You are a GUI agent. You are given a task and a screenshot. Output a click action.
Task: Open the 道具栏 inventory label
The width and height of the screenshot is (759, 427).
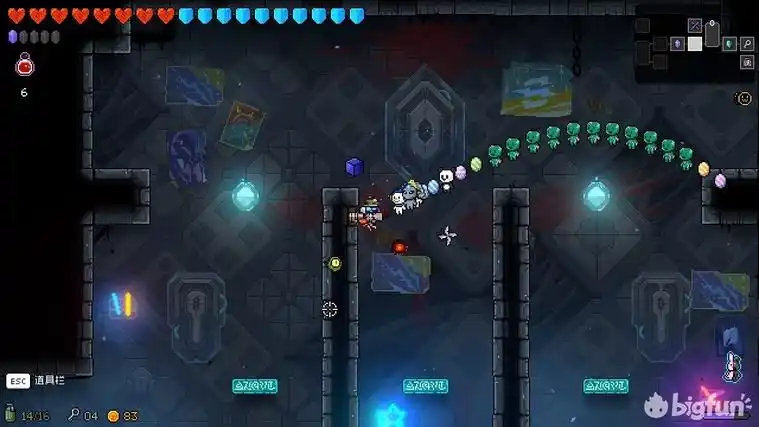(47, 380)
